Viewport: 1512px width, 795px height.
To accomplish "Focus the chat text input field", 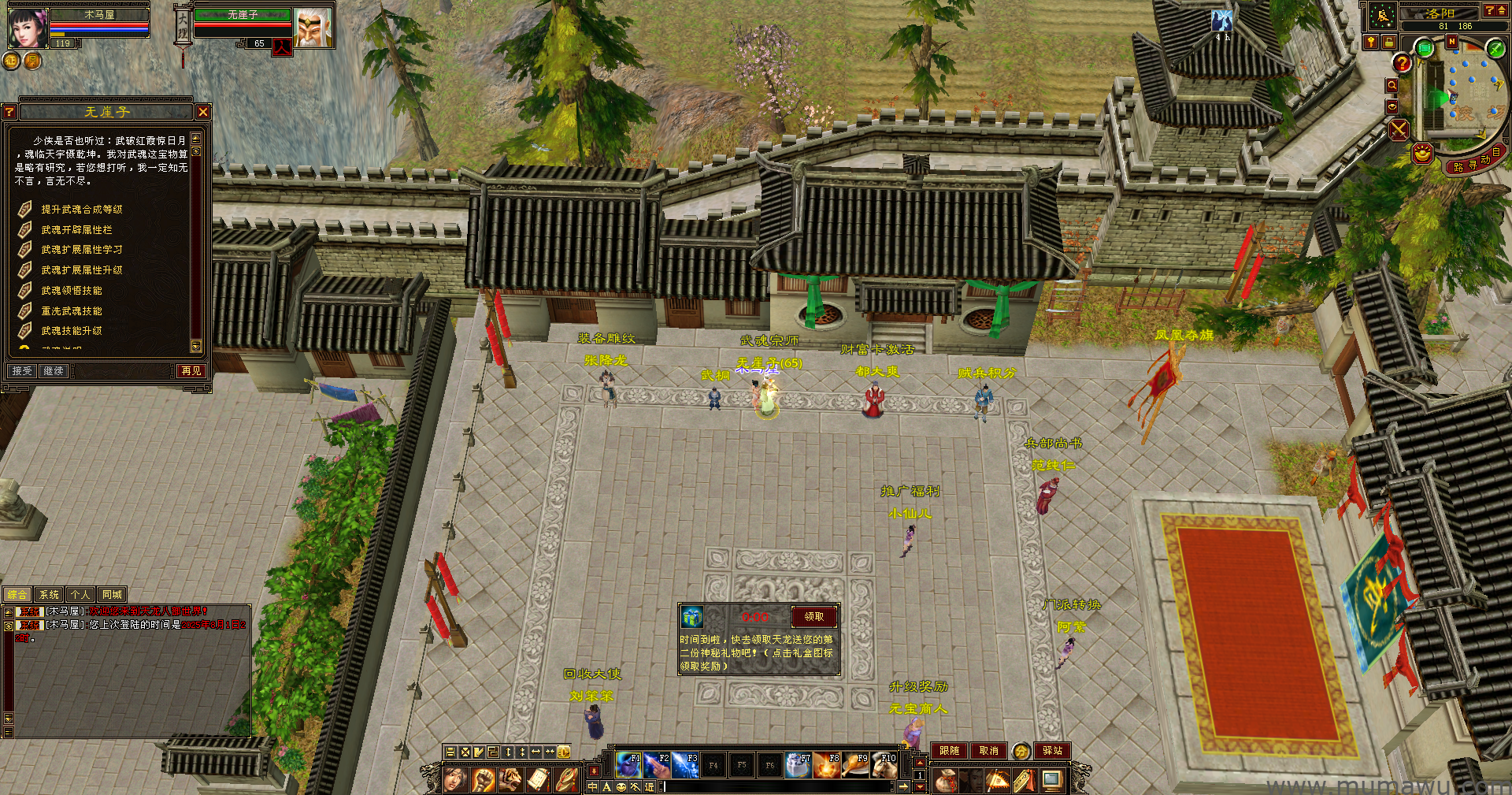I will pos(776,786).
